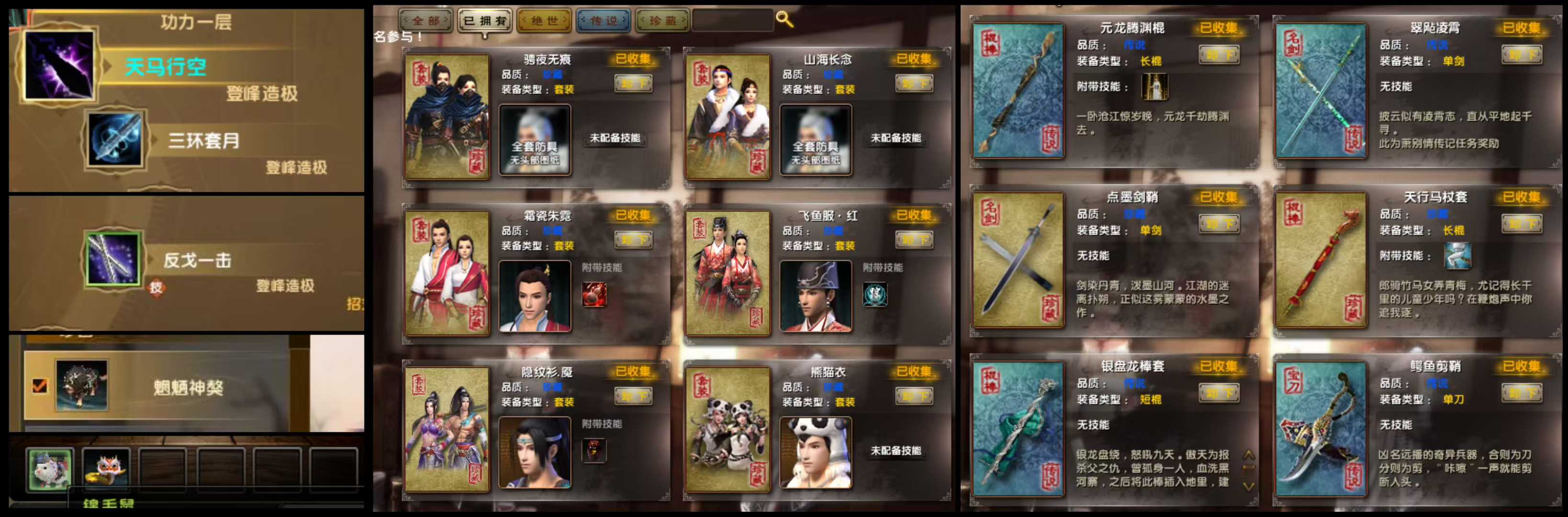Switch to the 珍藏 tab

click(x=662, y=21)
